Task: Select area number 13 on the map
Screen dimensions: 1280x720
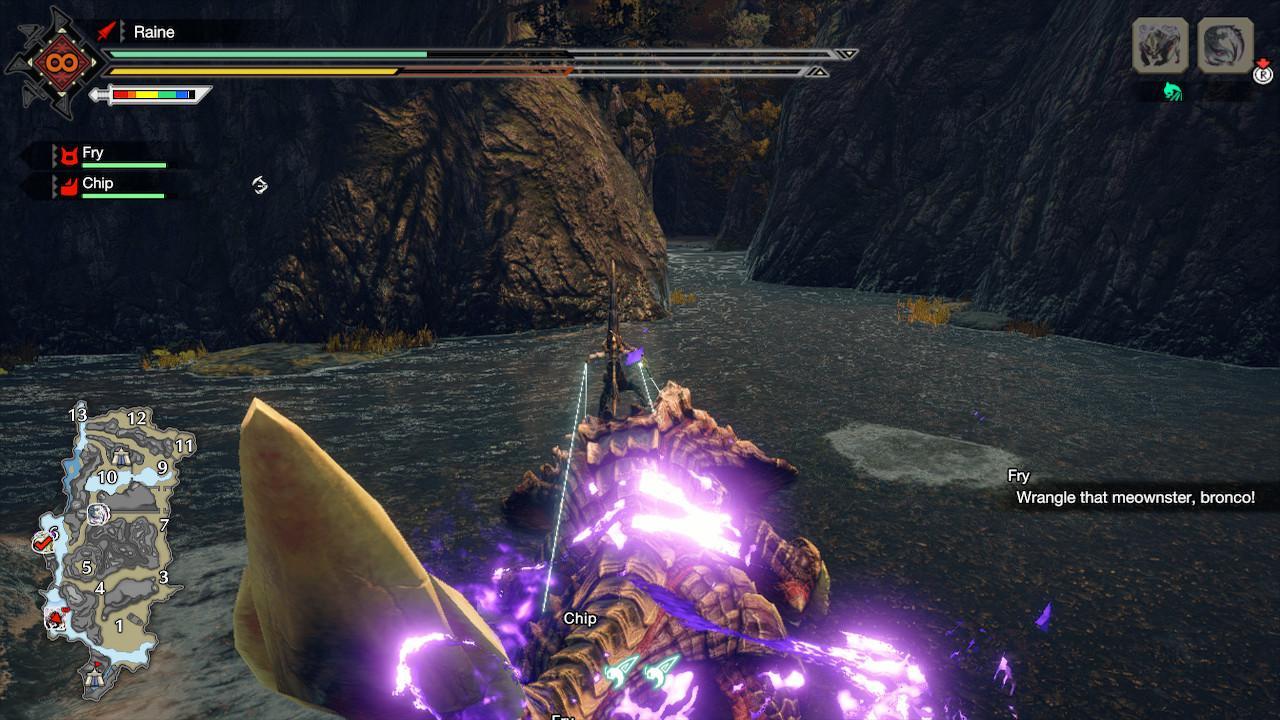Action: tap(77, 416)
